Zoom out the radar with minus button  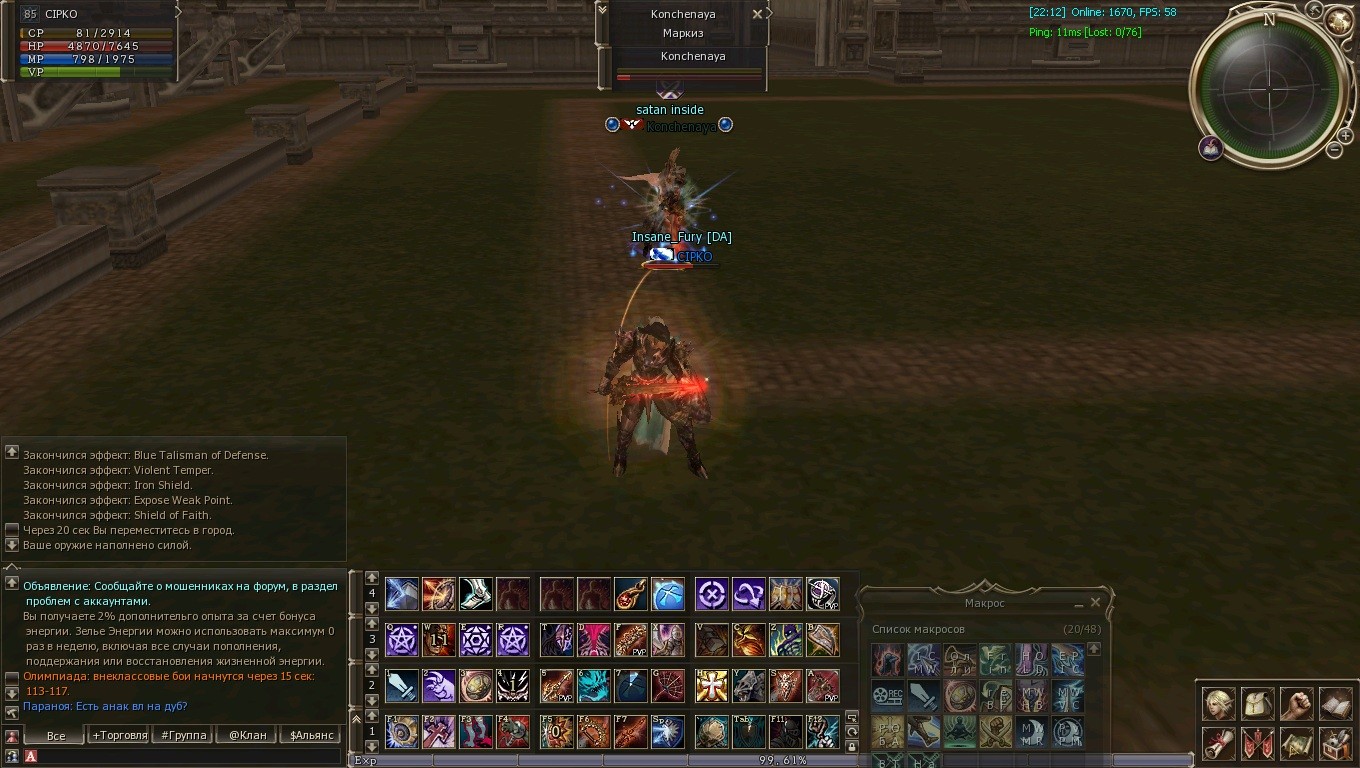[x=1334, y=150]
